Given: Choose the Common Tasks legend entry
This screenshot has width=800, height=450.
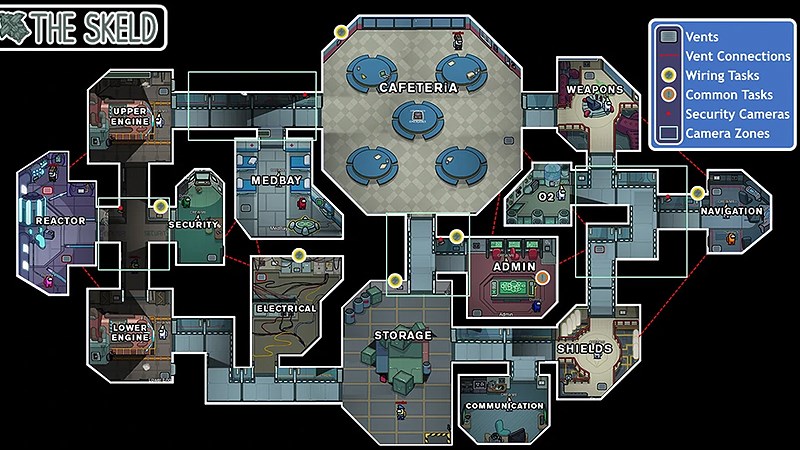Looking at the screenshot, I should pyautogui.click(x=726, y=94).
